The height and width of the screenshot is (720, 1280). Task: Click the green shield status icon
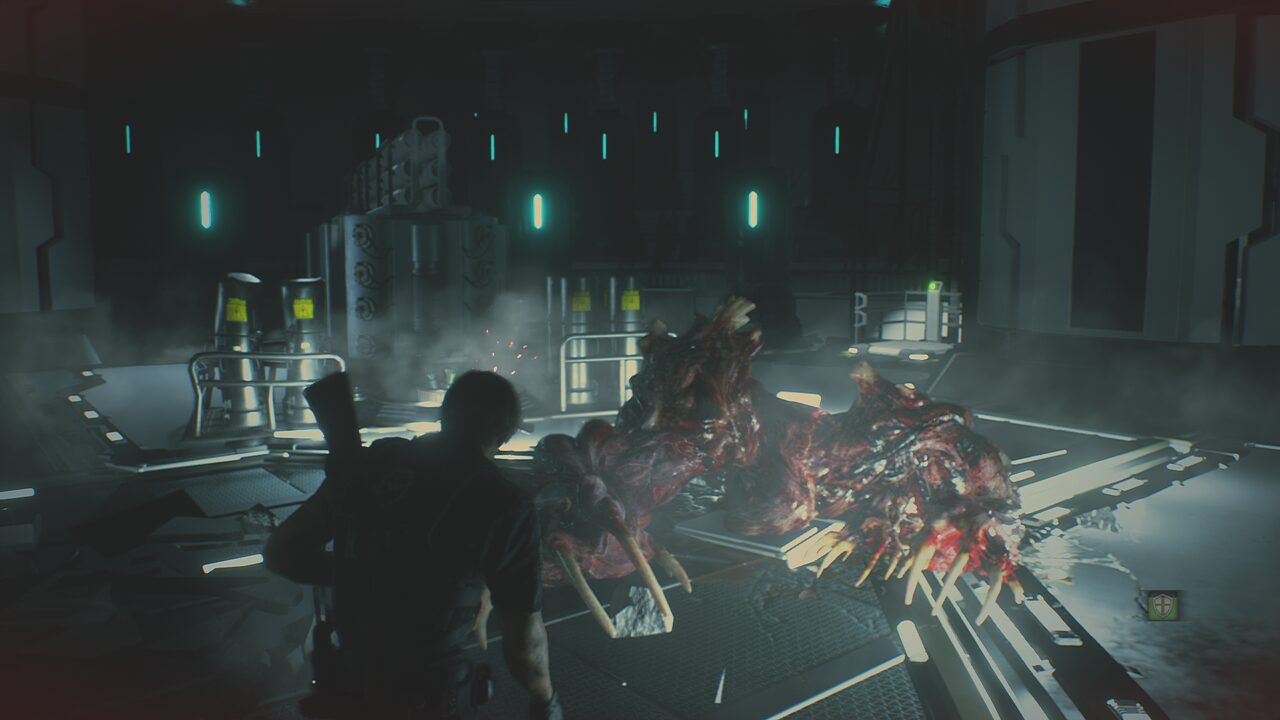1162,605
